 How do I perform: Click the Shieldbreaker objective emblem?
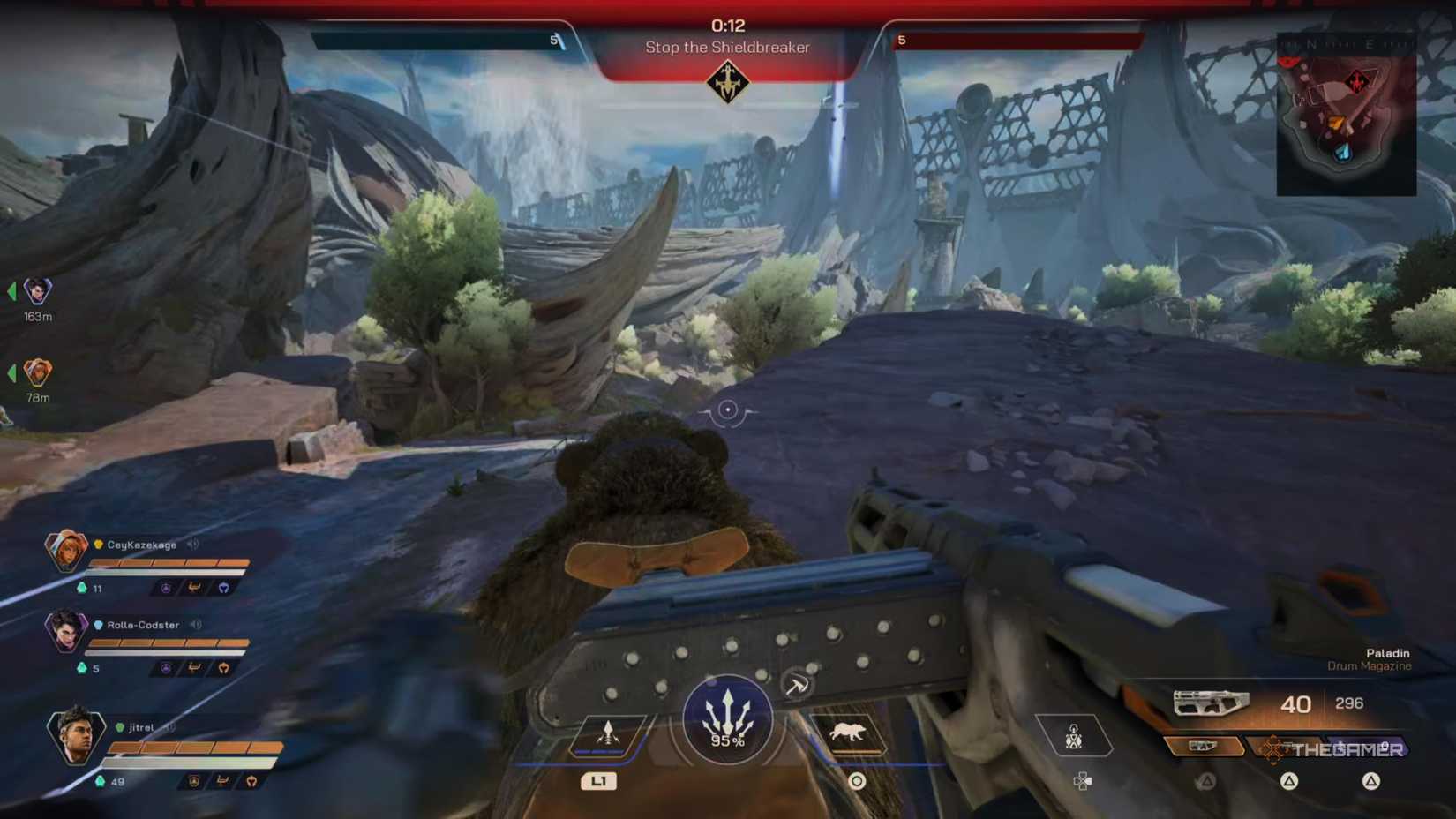pyautogui.click(x=727, y=84)
